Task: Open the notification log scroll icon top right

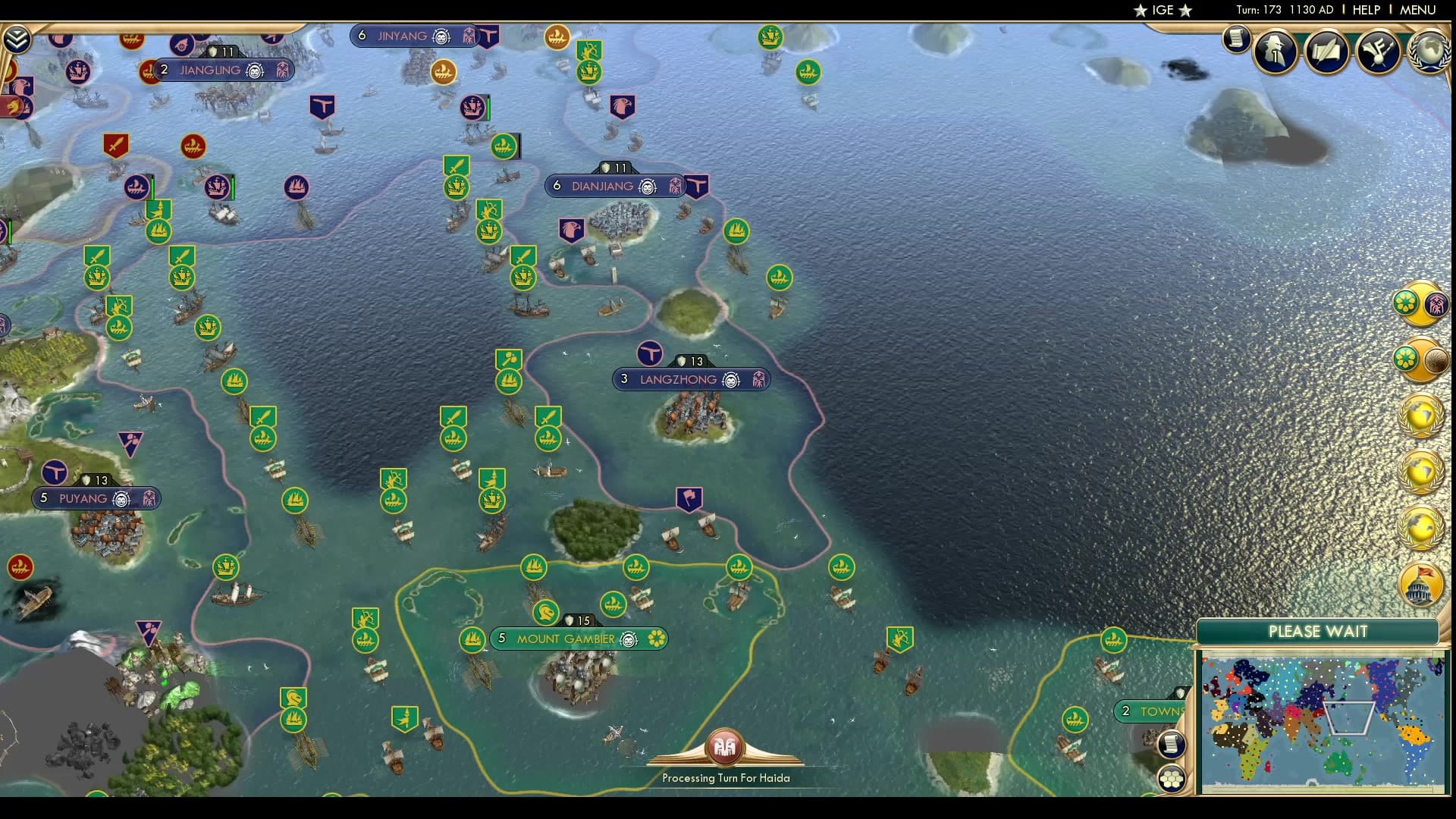Action: coord(1236,40)
